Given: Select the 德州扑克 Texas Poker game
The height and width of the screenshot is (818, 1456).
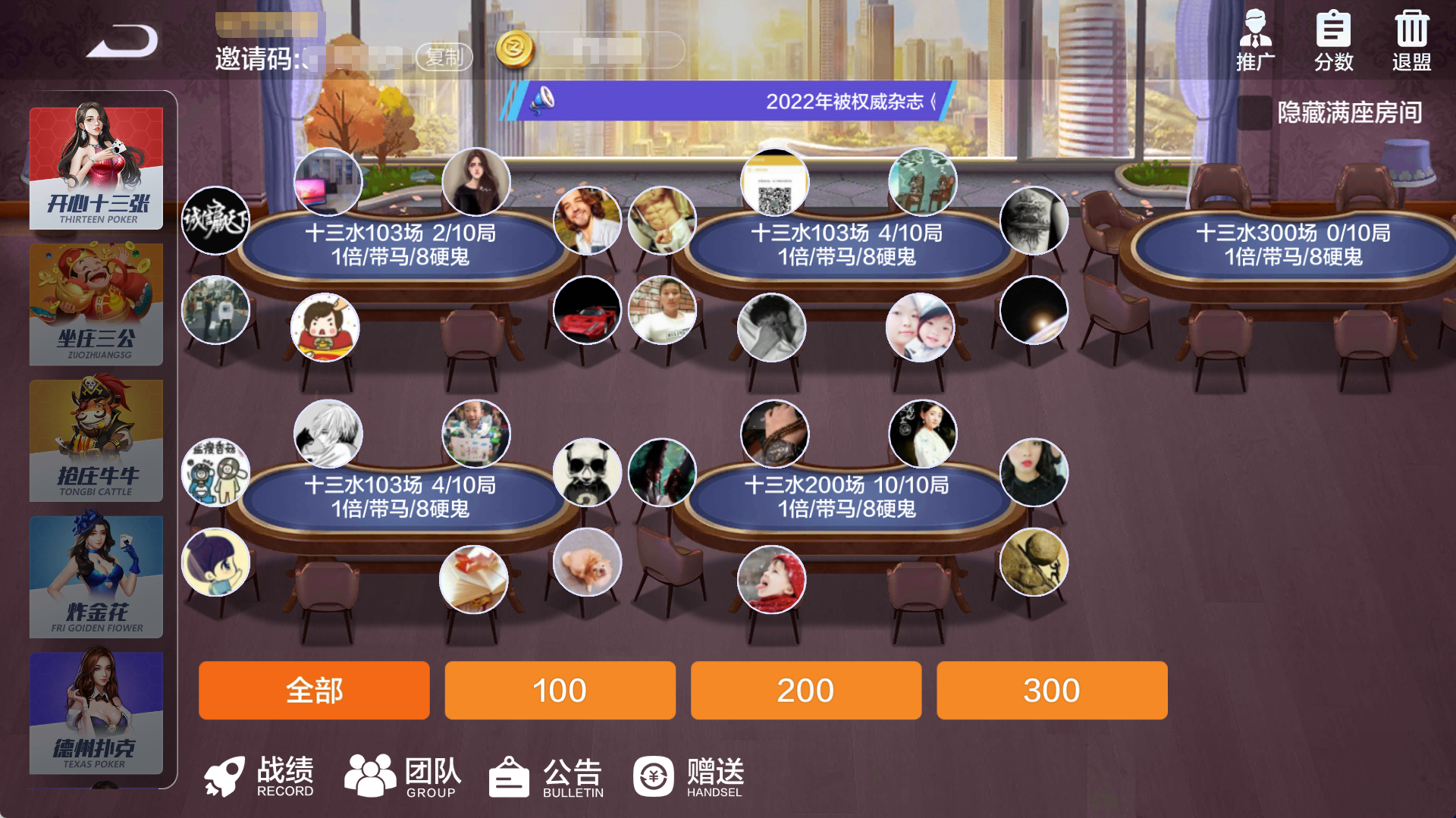Looking at the screenshot, I should point(96,713).
